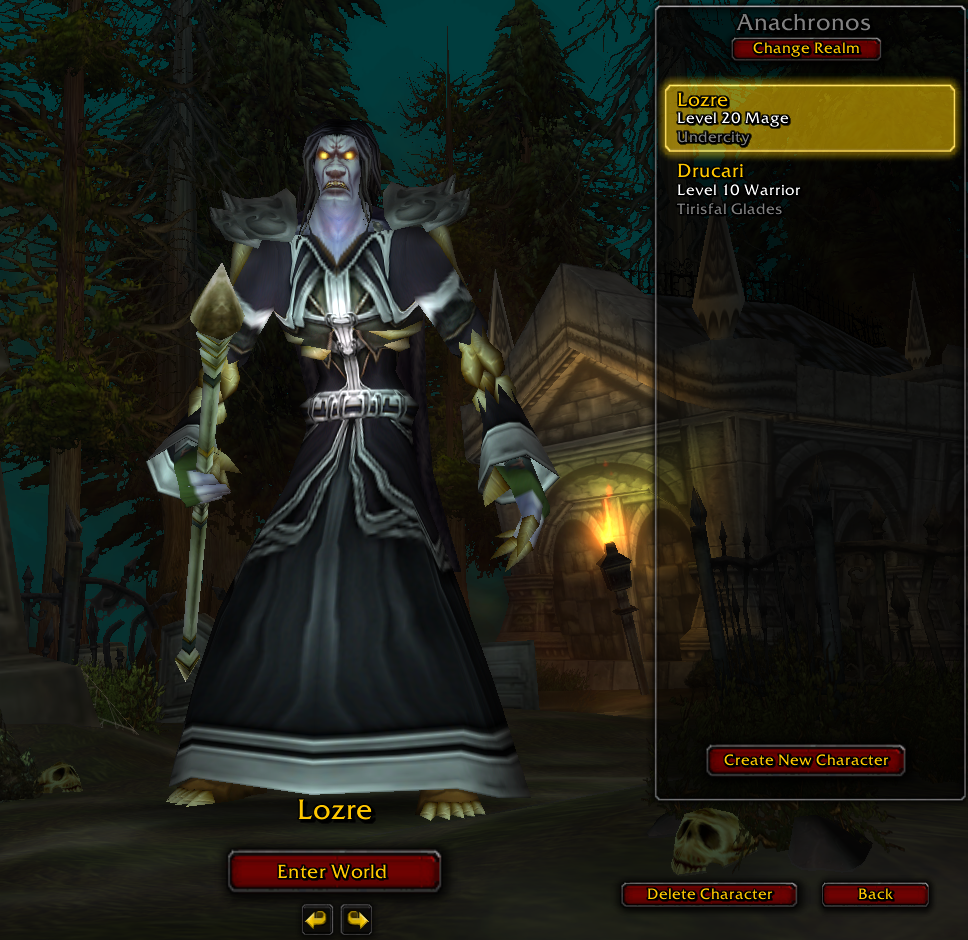Viewport: 968px width, 940px height.
Task: Go Back to the login screen
Action: pyautogui.click(x=875, y=894)
